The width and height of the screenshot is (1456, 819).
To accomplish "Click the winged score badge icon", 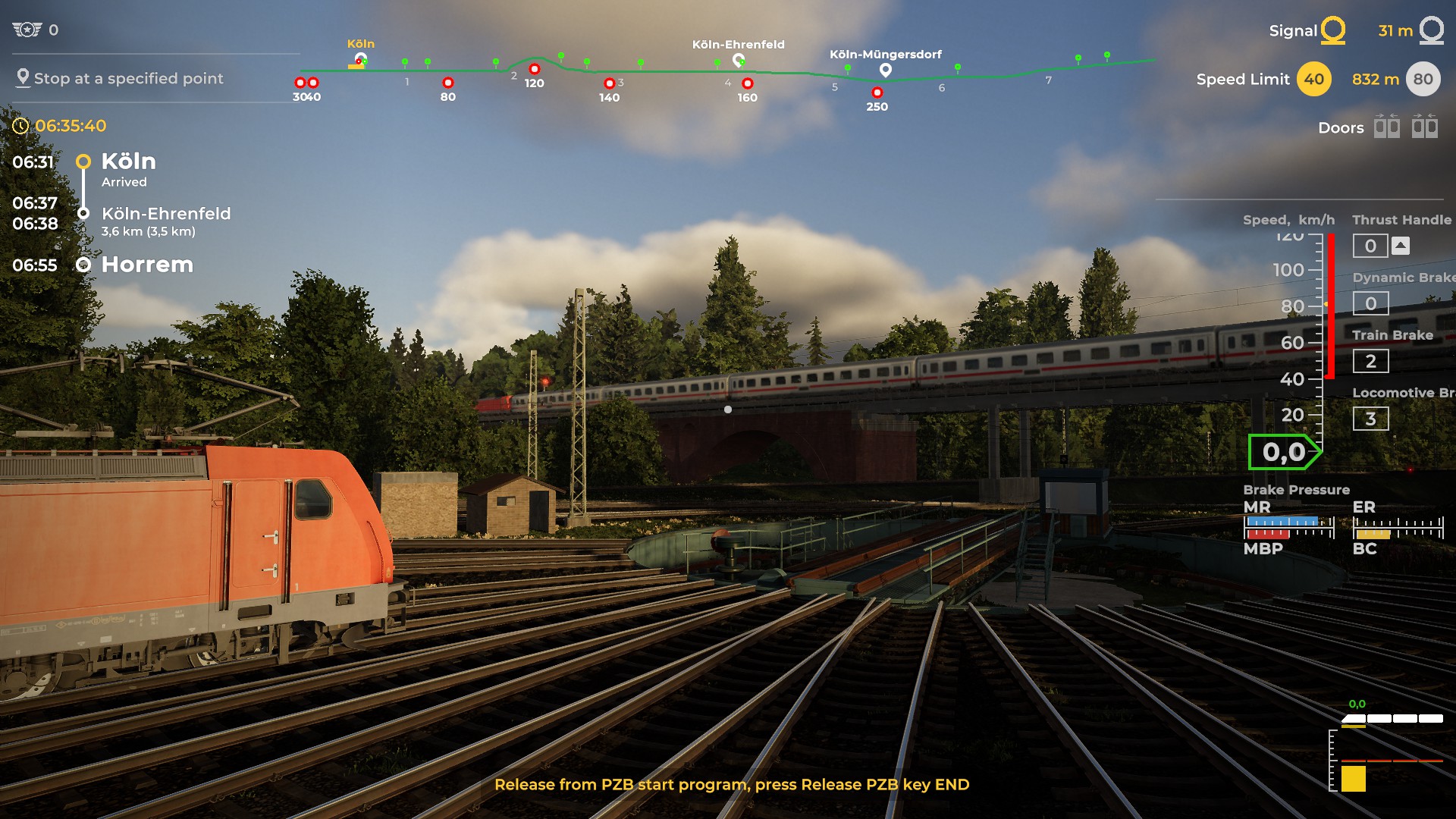I will [27, 30].
